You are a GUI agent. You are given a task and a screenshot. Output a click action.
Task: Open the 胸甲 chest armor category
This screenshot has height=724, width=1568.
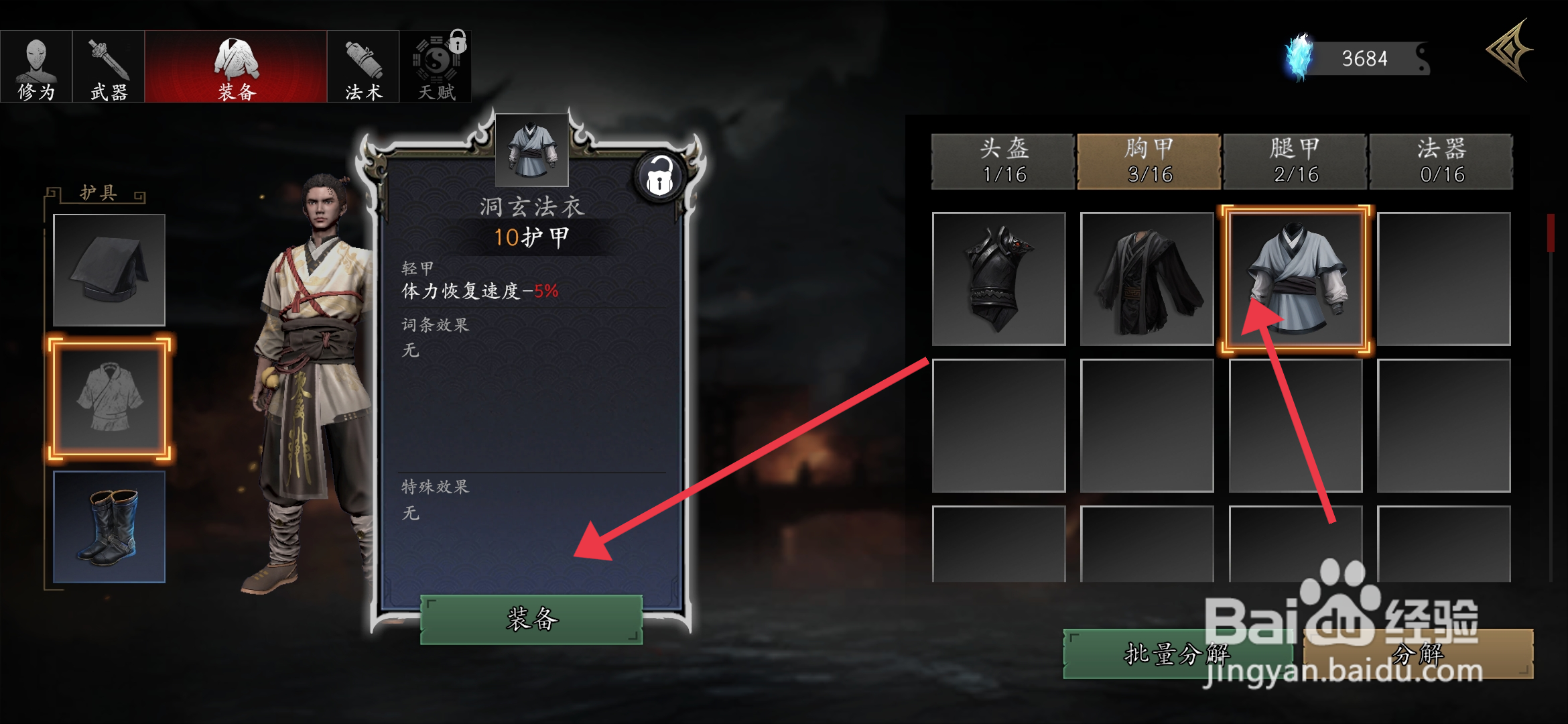pyautogui.click(x=1149, y=161)
